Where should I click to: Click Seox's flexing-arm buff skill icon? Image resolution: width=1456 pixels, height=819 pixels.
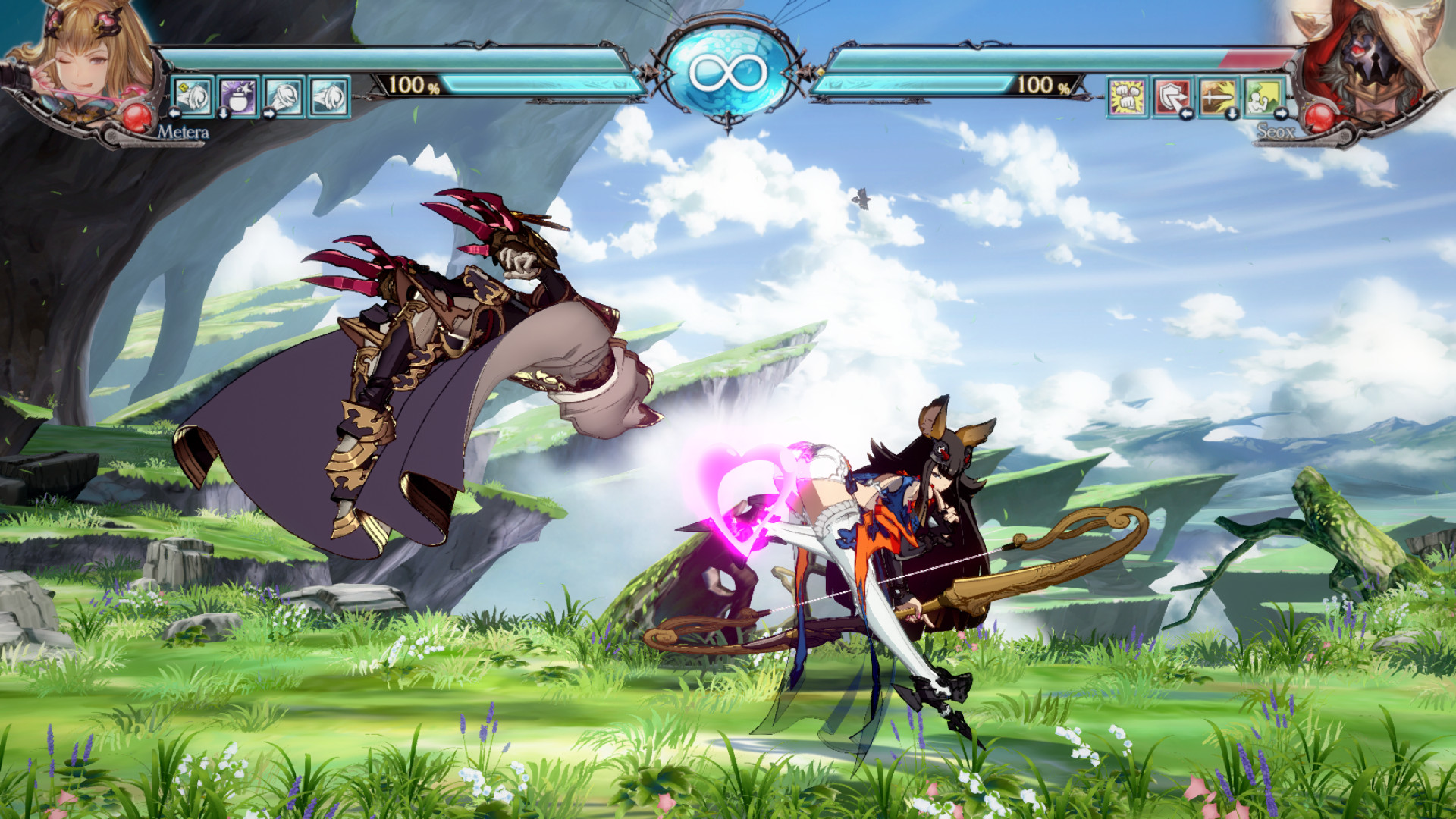[x=1264, y=98]
